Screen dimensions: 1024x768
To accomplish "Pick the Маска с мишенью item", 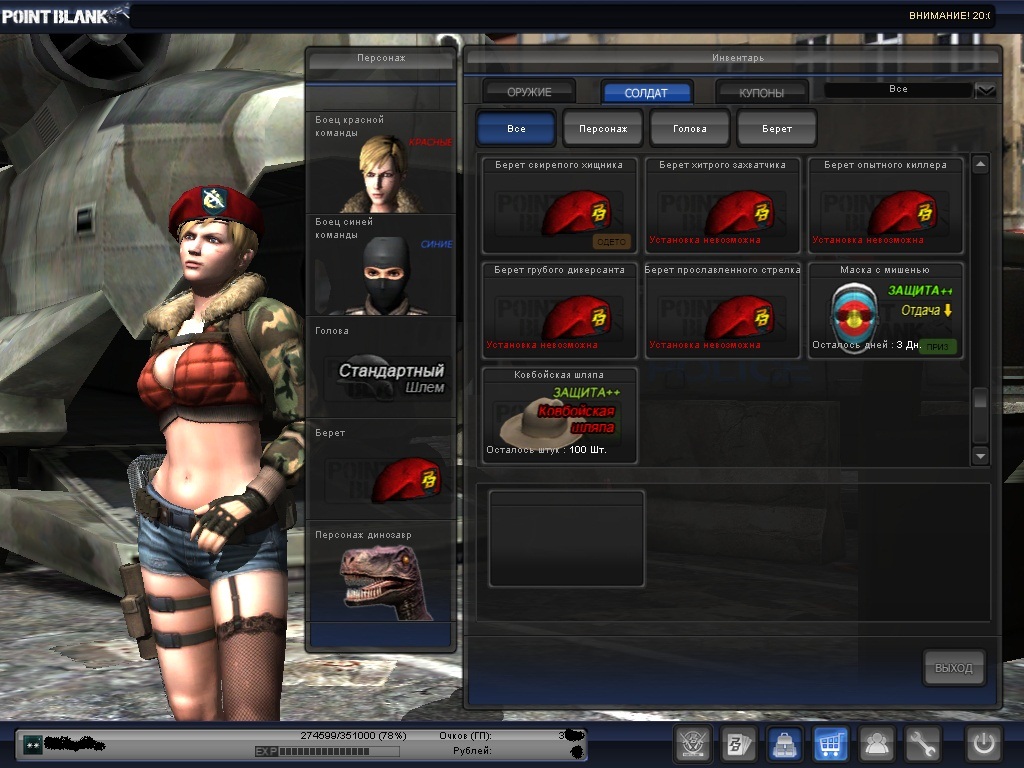I will pos(885,311).
